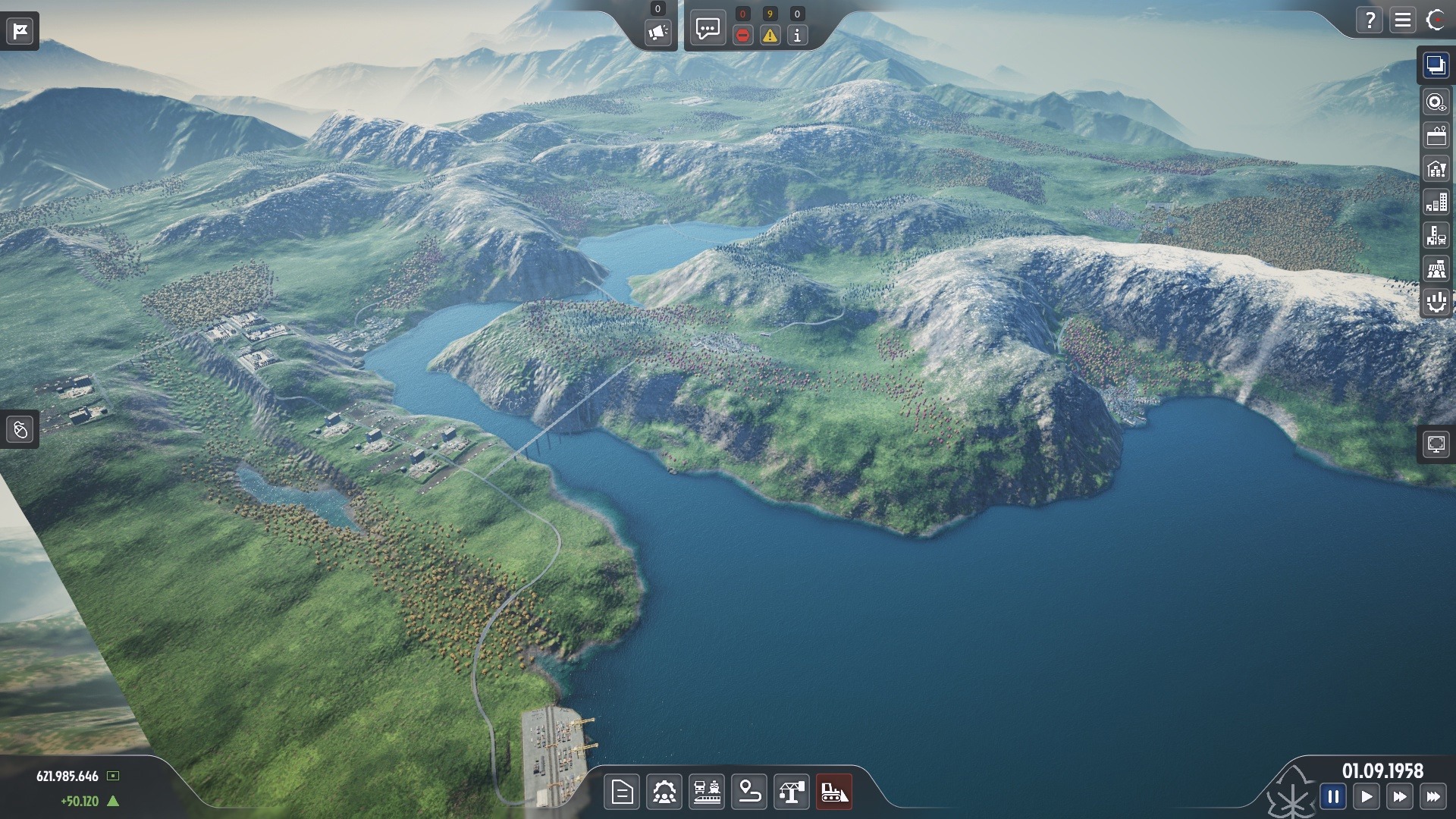Image resolution: width=1456 pixels, height=819 pixels.
Task: Show the red error notifications
Action: pyautogui.click(x=742, y=35)
